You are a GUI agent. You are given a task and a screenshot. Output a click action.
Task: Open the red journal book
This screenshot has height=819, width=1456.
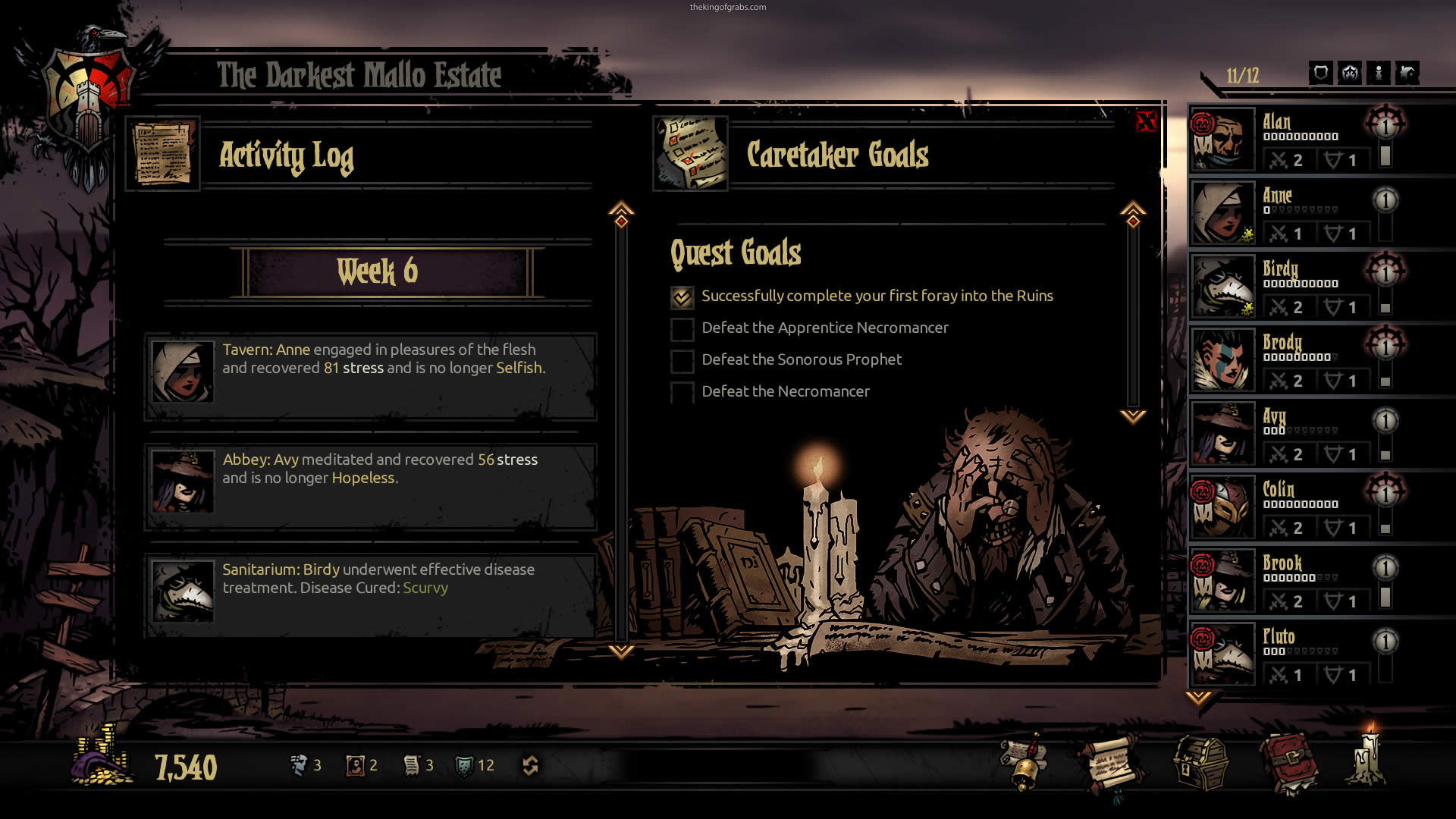[x=1288, y=763]
